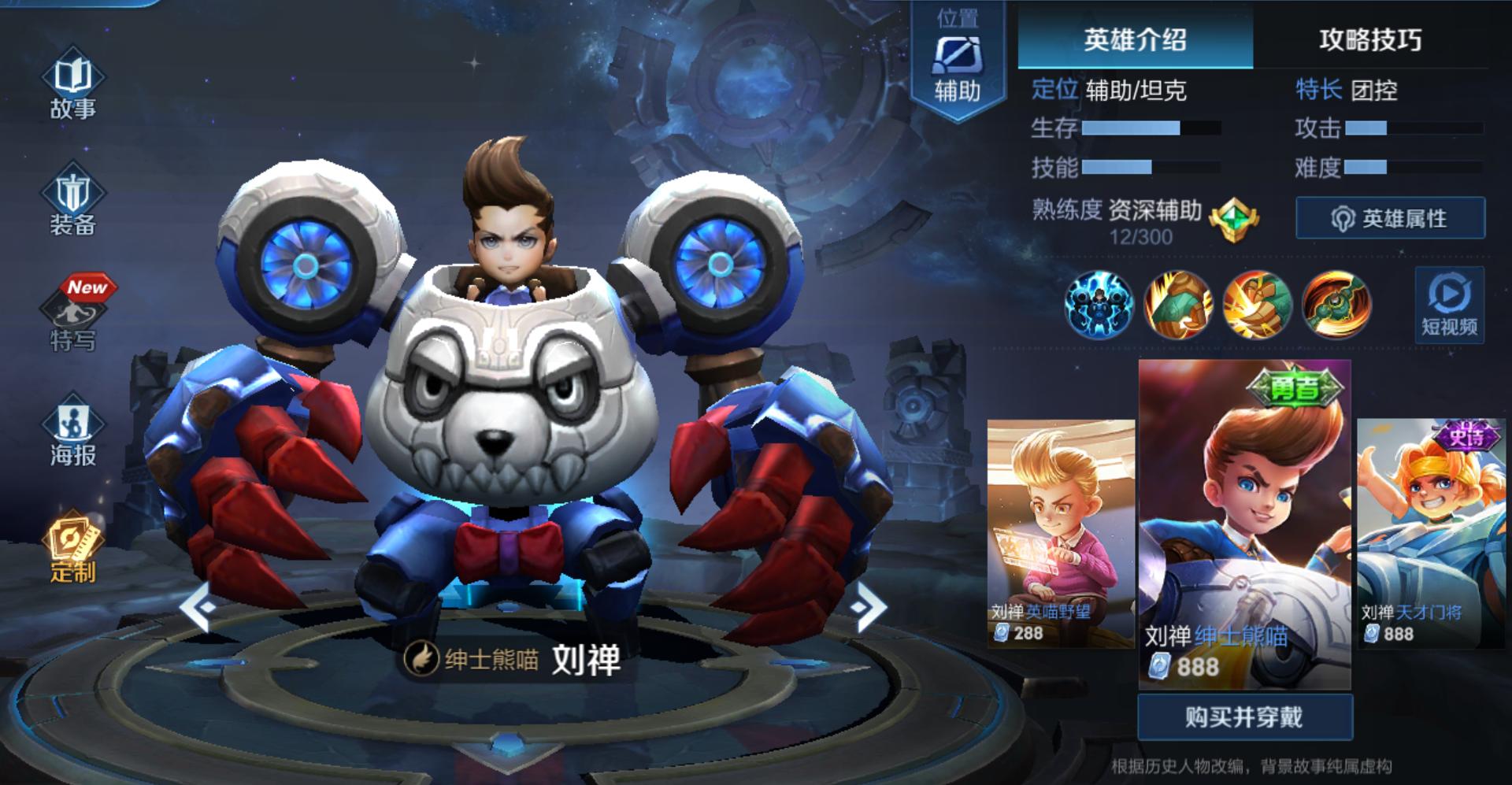Play the 短视频 short video
This screenshot has width=1512, height=785.
coord(1449,305)
